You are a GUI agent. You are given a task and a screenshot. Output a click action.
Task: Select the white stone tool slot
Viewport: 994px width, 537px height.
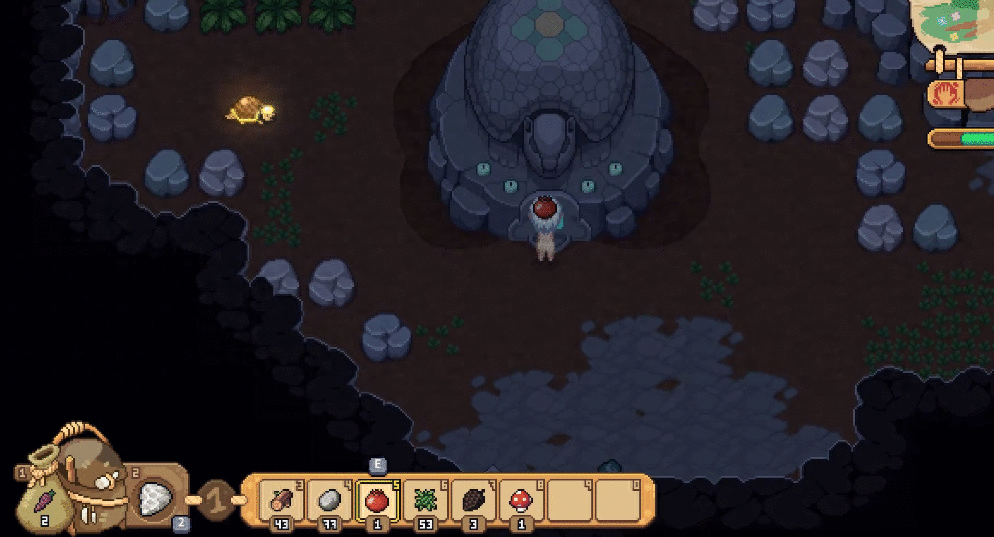(154, 497)
